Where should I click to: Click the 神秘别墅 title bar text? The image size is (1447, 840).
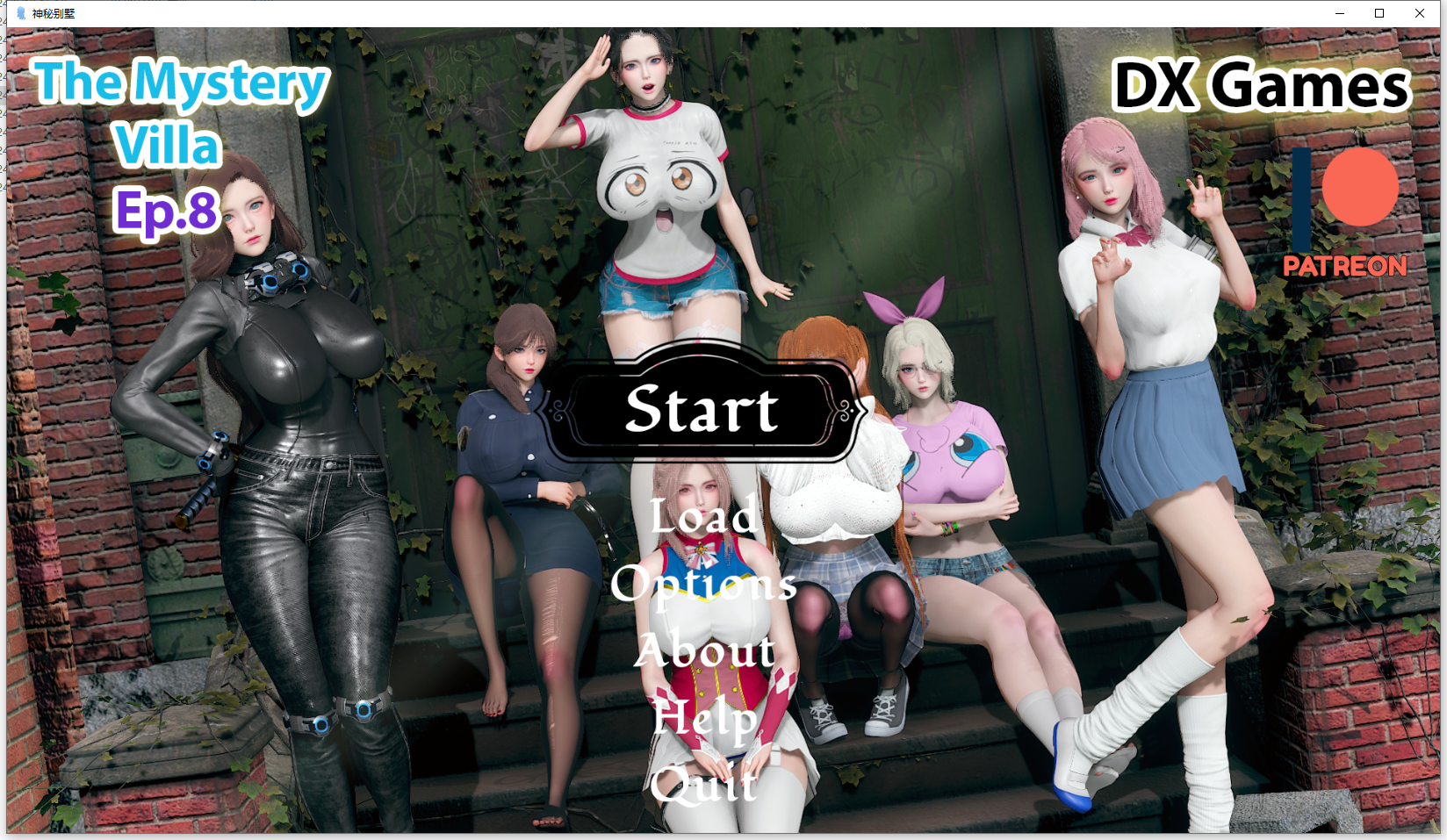pos(53,13)
